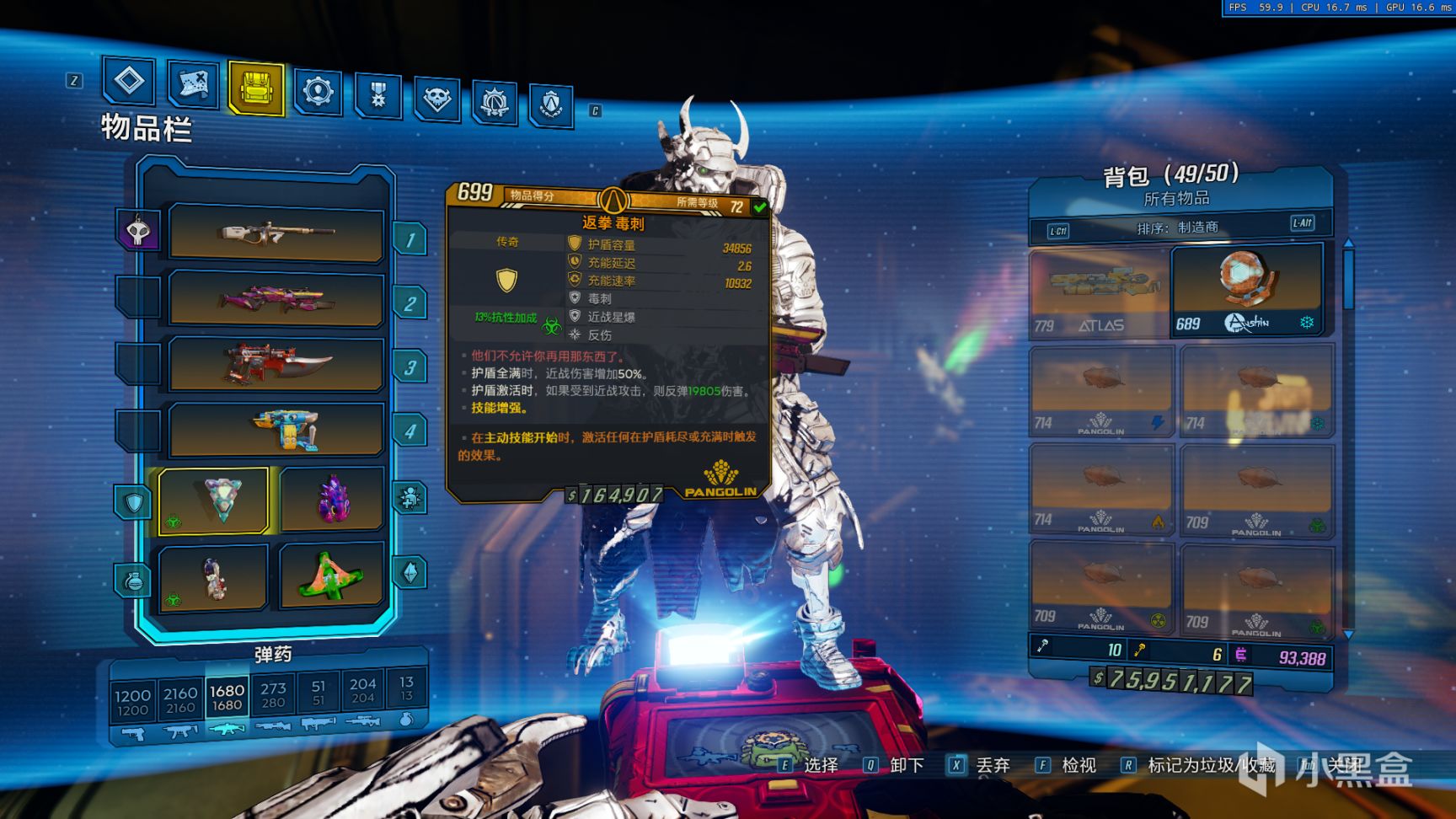This screenshot has width=1456, height=819.
Task: Open the gear-shaped skills tab
Action: (x=318, y=91)
